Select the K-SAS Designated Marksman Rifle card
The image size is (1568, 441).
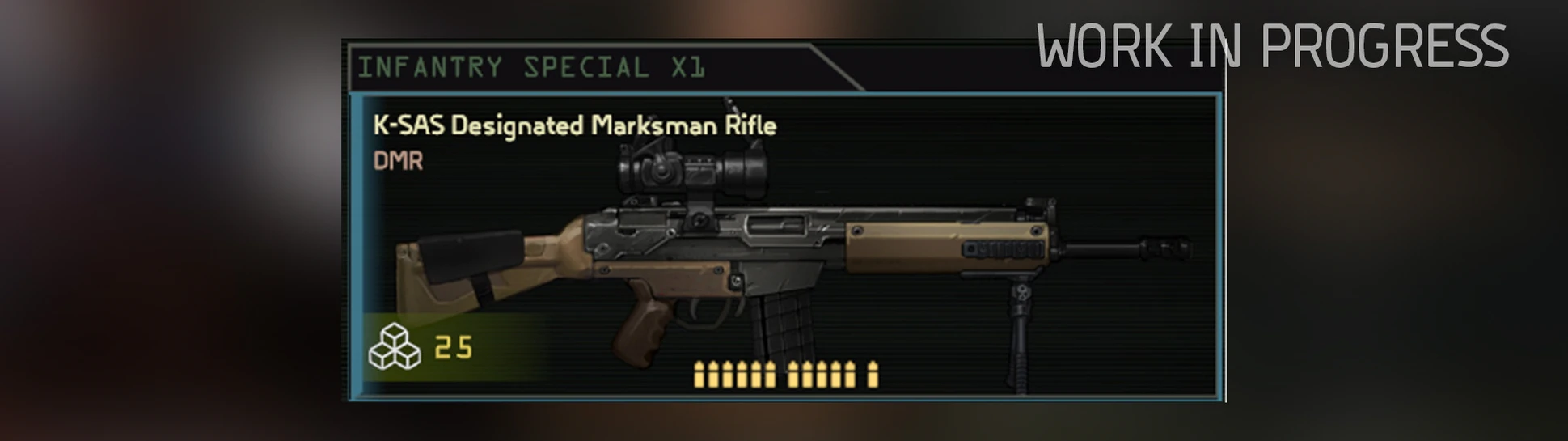784,247
